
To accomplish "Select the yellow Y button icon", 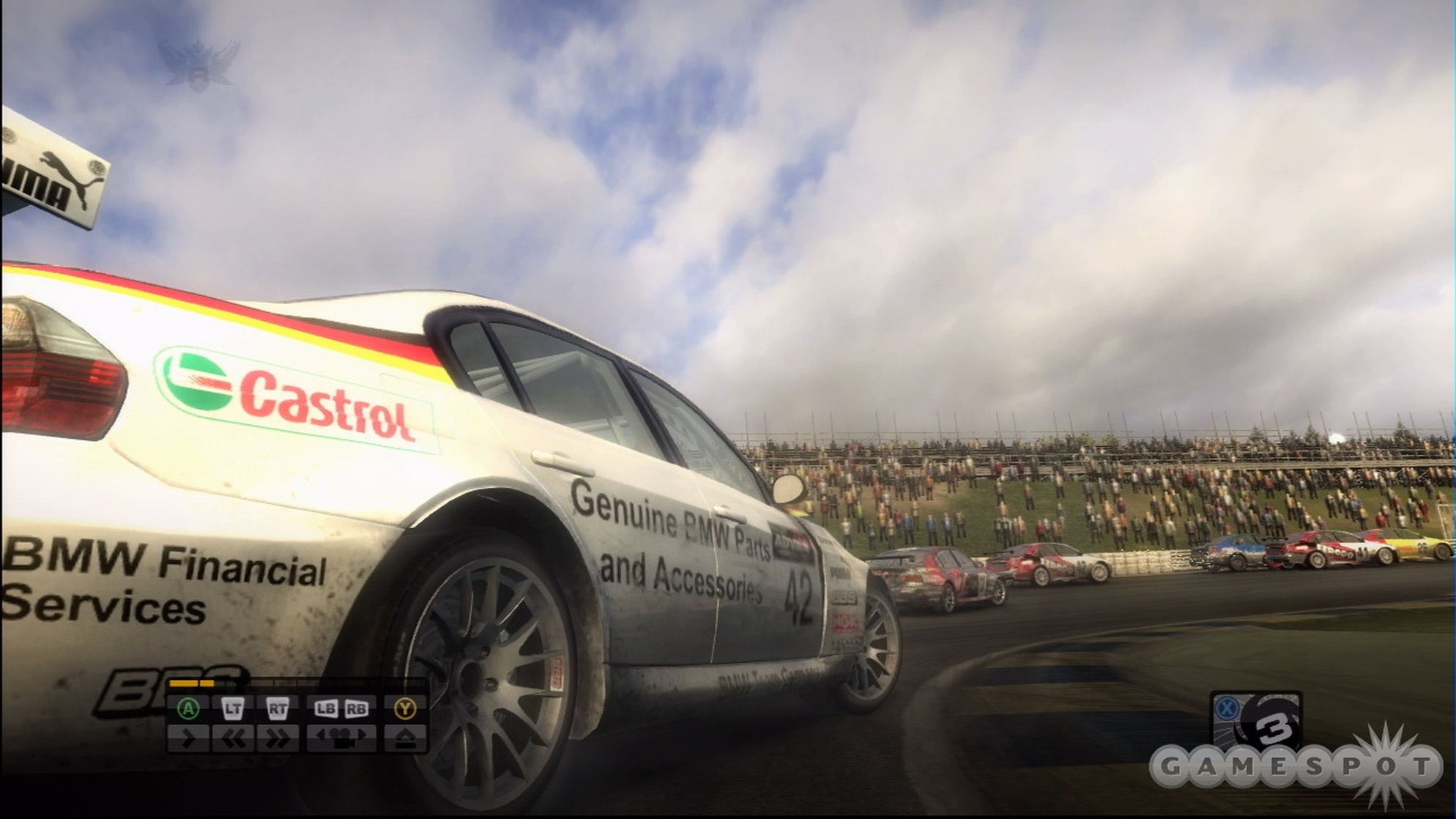I will (406, 708).
